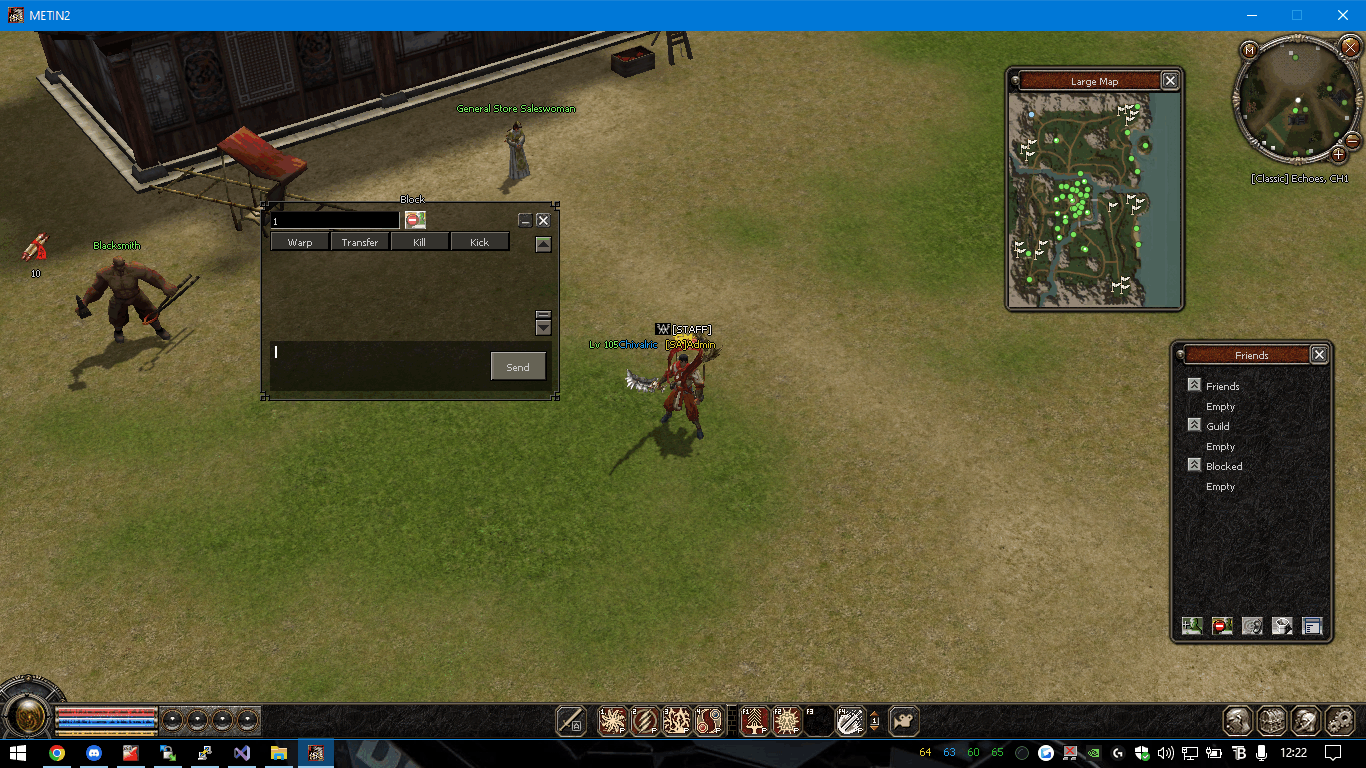The image size is (1366, 768).
Task: Minimize the whisper window
Action: pos(525,220)
